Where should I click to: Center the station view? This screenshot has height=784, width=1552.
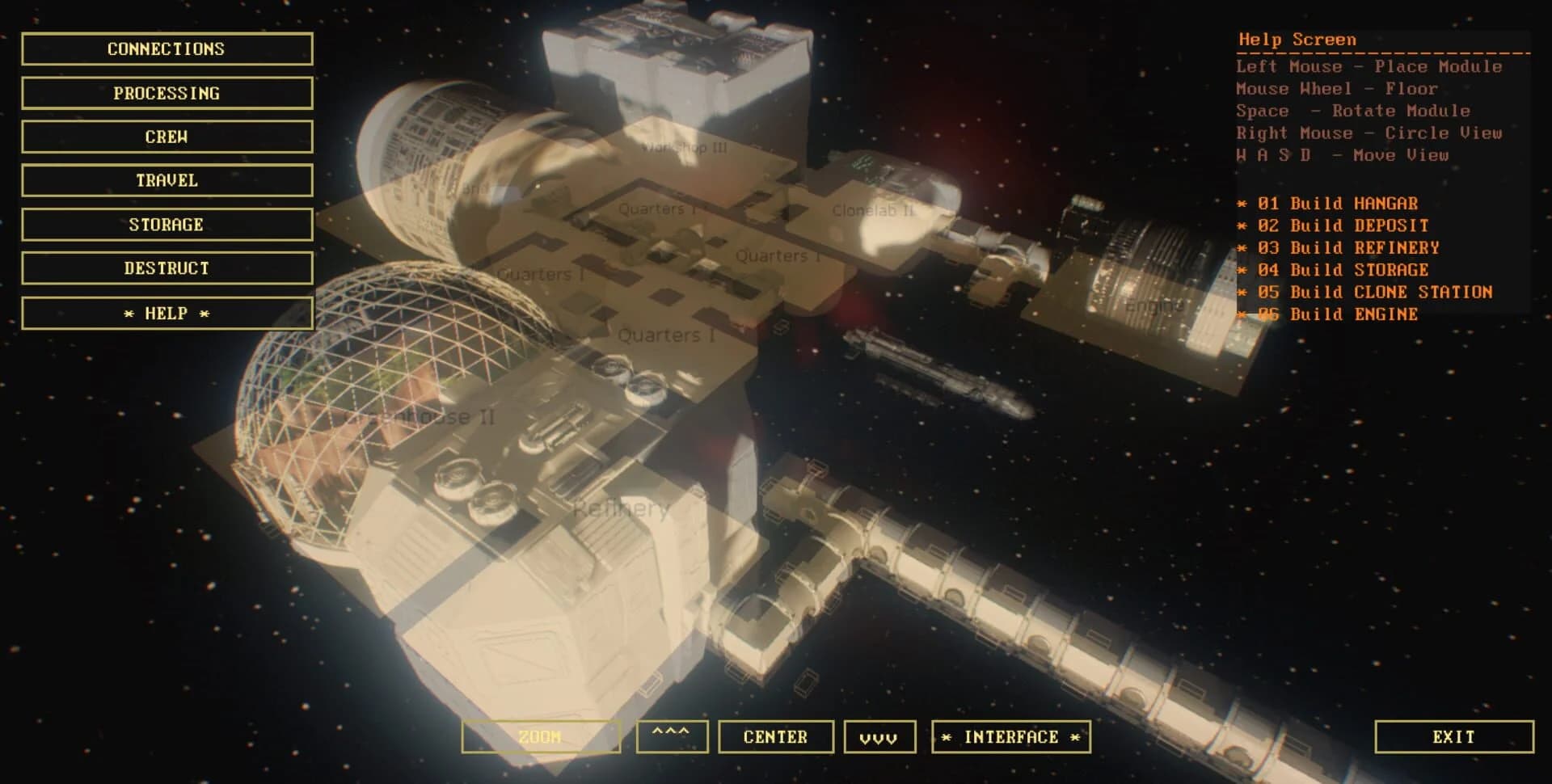[x=775, y=736]
